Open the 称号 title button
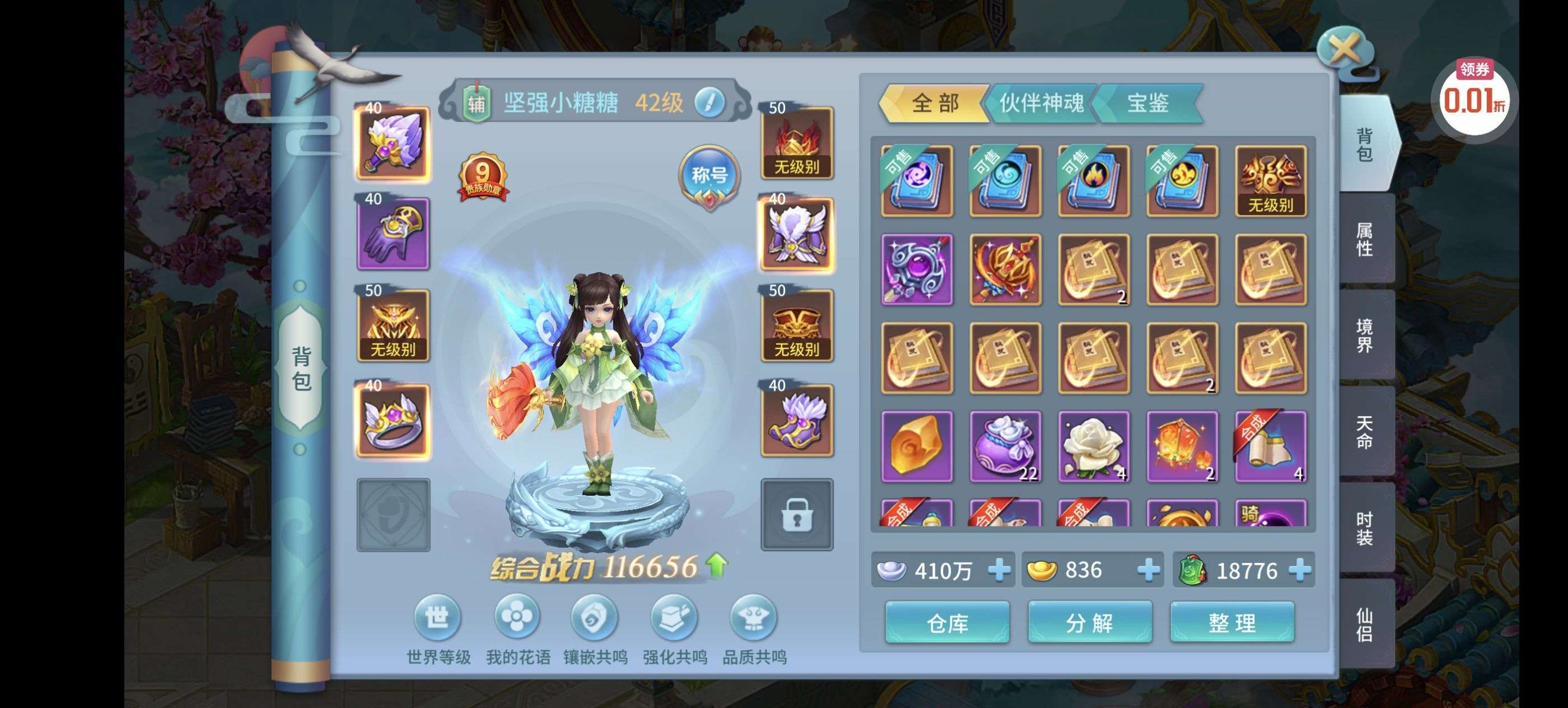The height and width of the screenshot is (708, 1568). pos(709,176)
